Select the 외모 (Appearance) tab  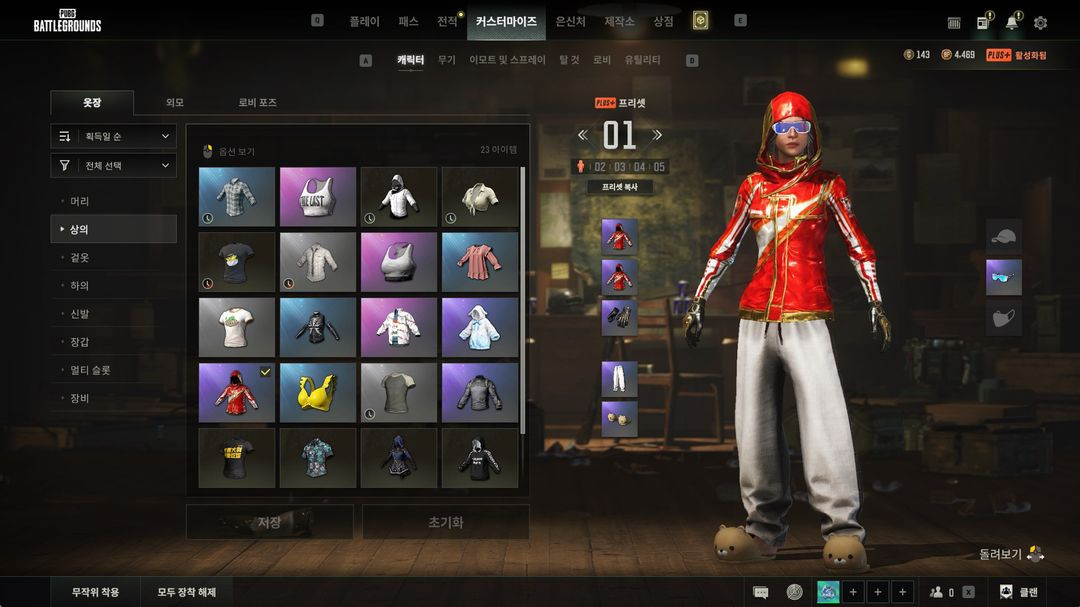(175, 103)
